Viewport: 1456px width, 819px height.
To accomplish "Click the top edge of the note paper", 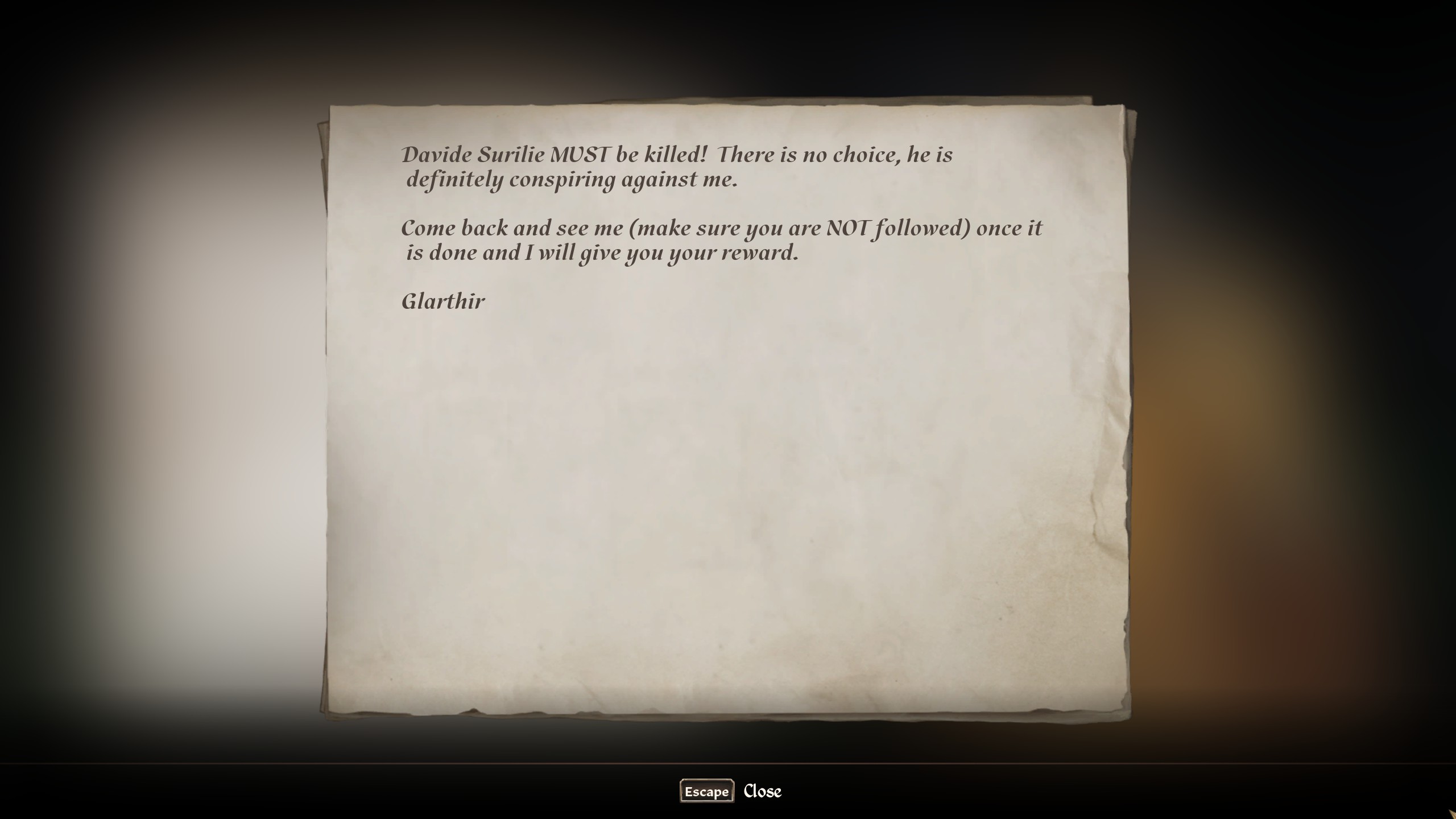I will pos(728,106).
